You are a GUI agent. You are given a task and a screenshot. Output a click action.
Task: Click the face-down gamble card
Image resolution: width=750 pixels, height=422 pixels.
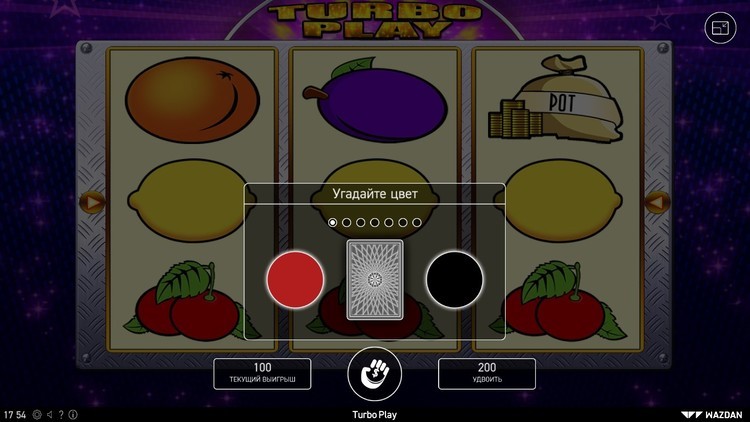pos(374,280)
